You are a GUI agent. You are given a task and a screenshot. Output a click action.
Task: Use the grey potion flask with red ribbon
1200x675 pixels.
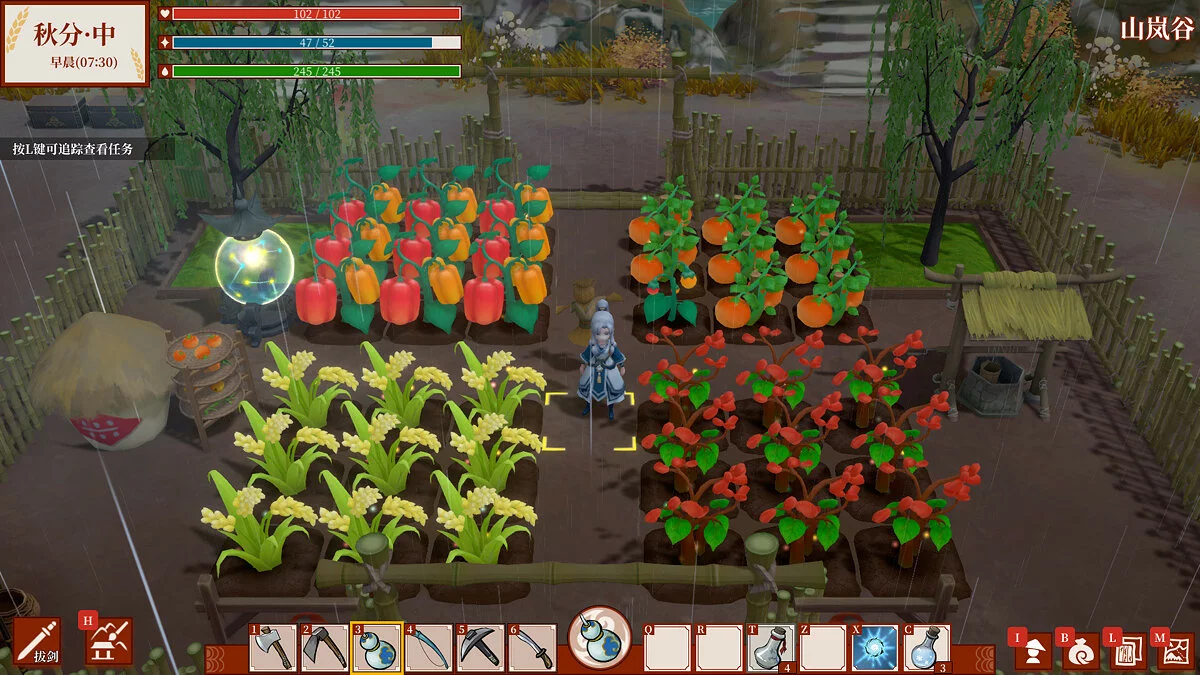tap(771, 648)
